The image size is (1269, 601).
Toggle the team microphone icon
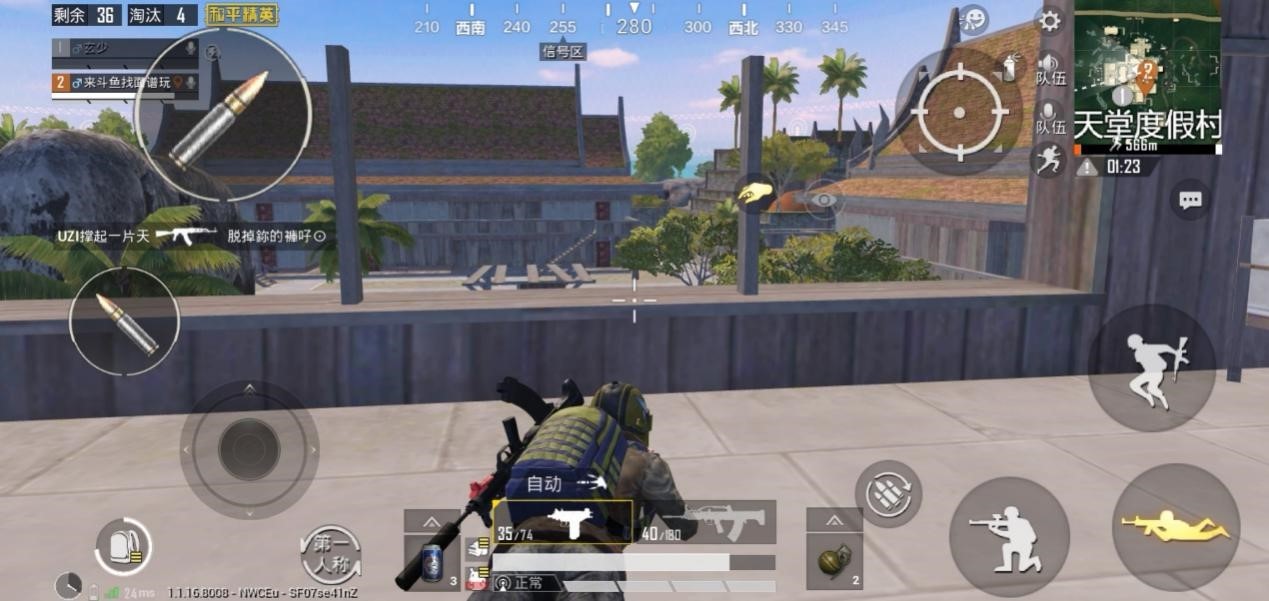(1047, 111)
